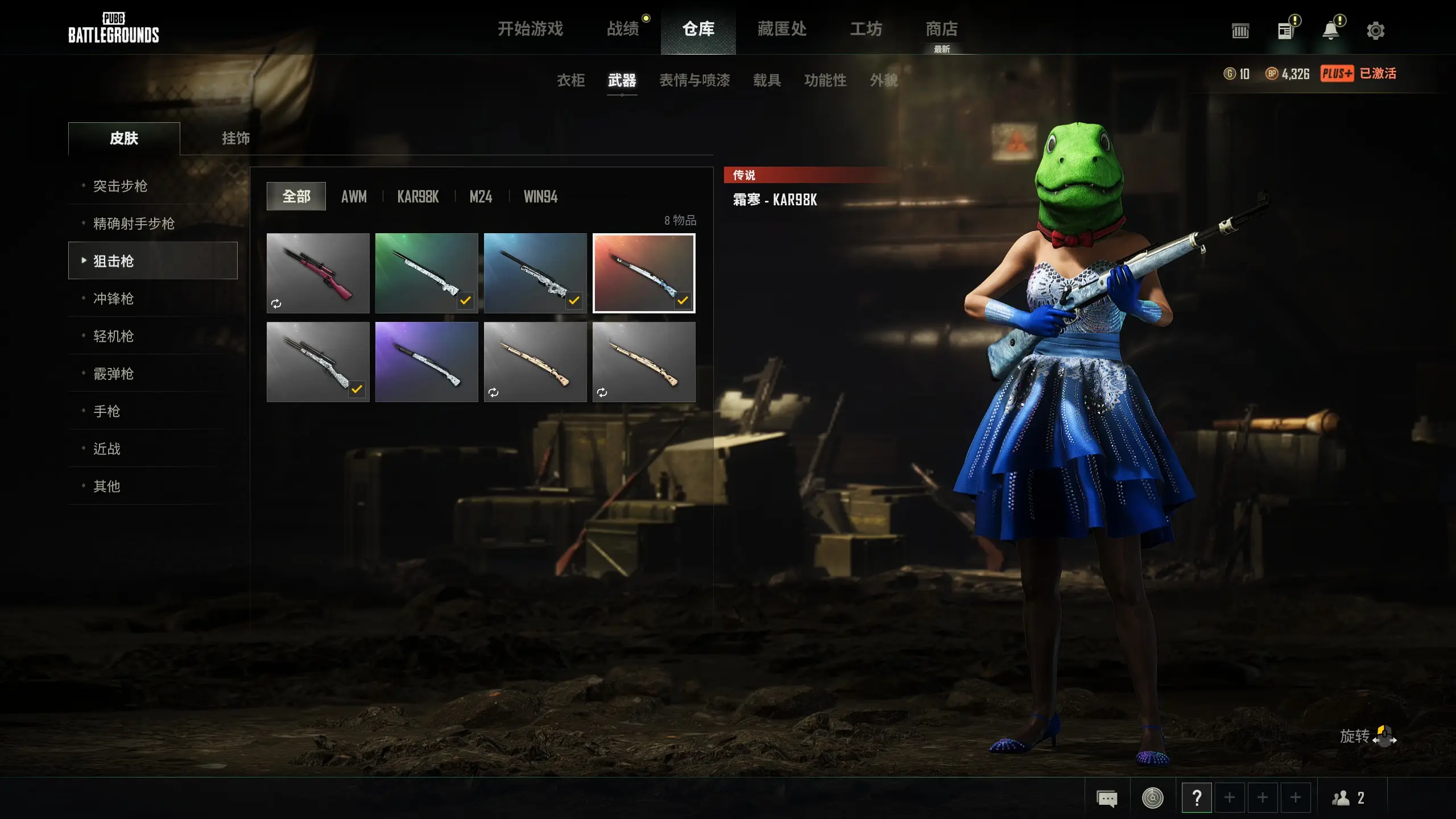
Task: Click the question mark squad slot
Action: pos(1197,798)
